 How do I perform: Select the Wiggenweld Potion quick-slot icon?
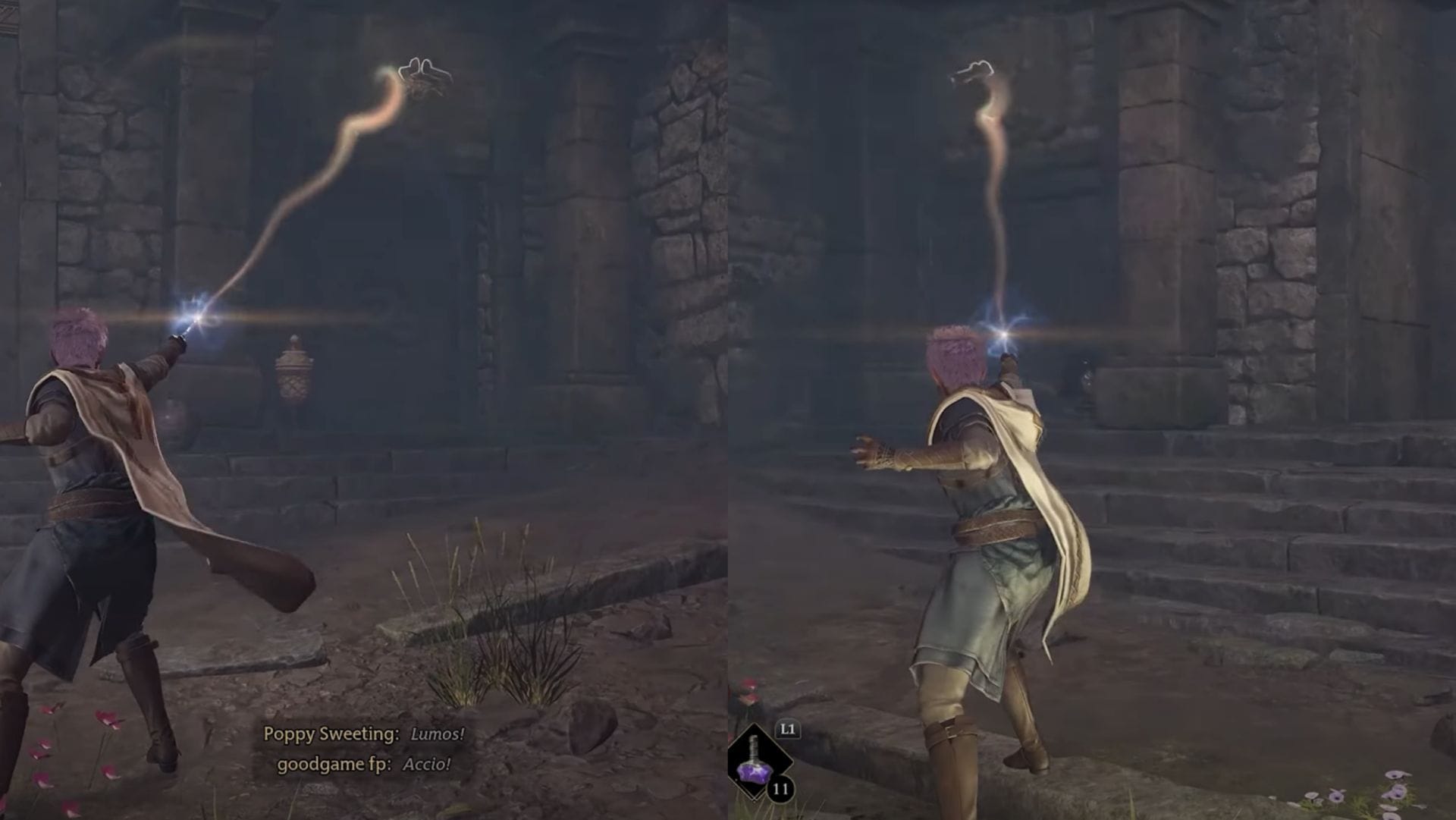coord(755,761)
